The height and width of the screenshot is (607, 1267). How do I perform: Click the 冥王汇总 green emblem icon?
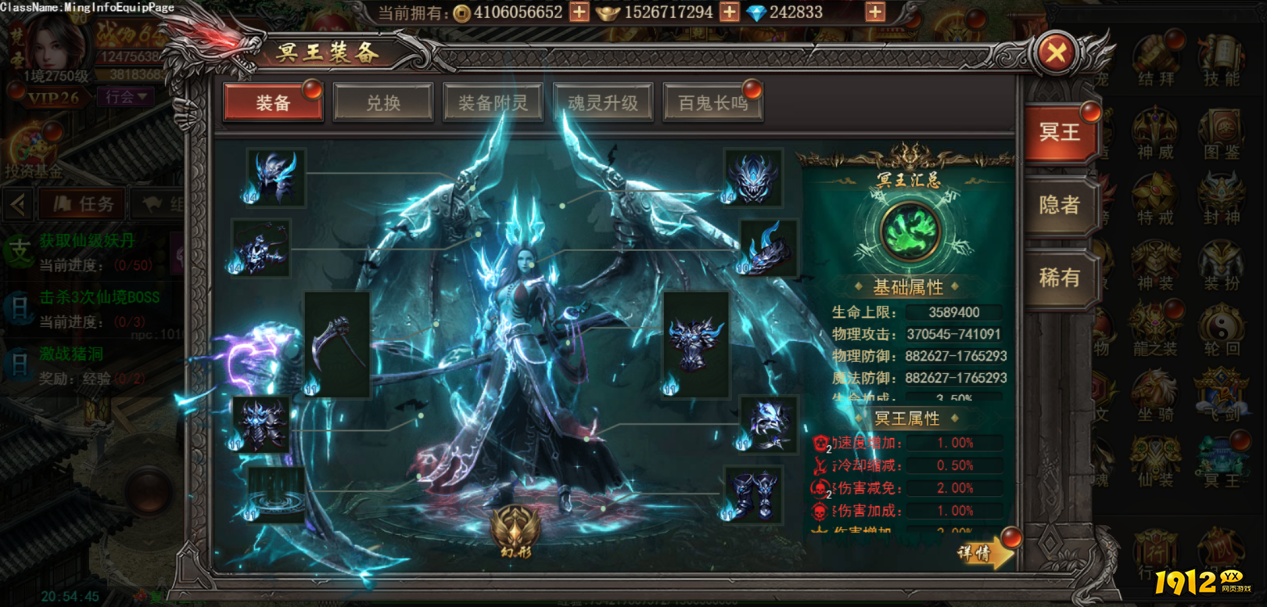click(x=908, y=230)
